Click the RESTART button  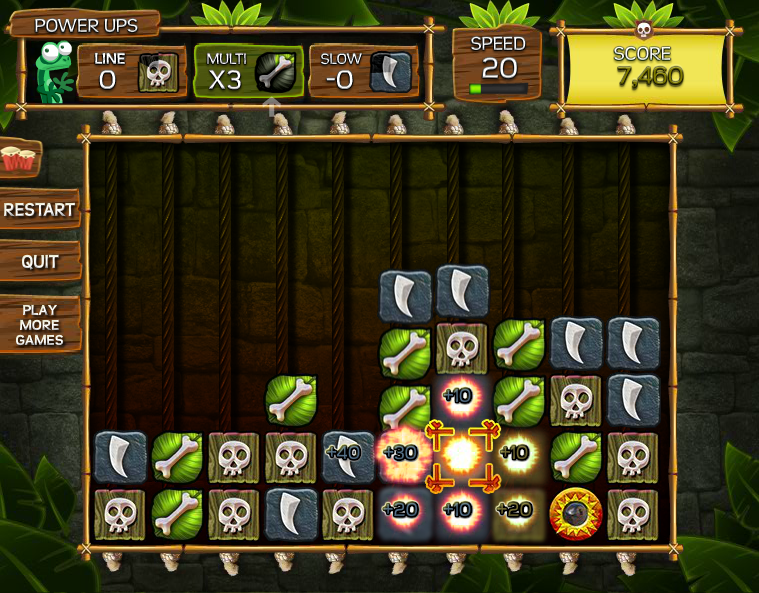39,210
